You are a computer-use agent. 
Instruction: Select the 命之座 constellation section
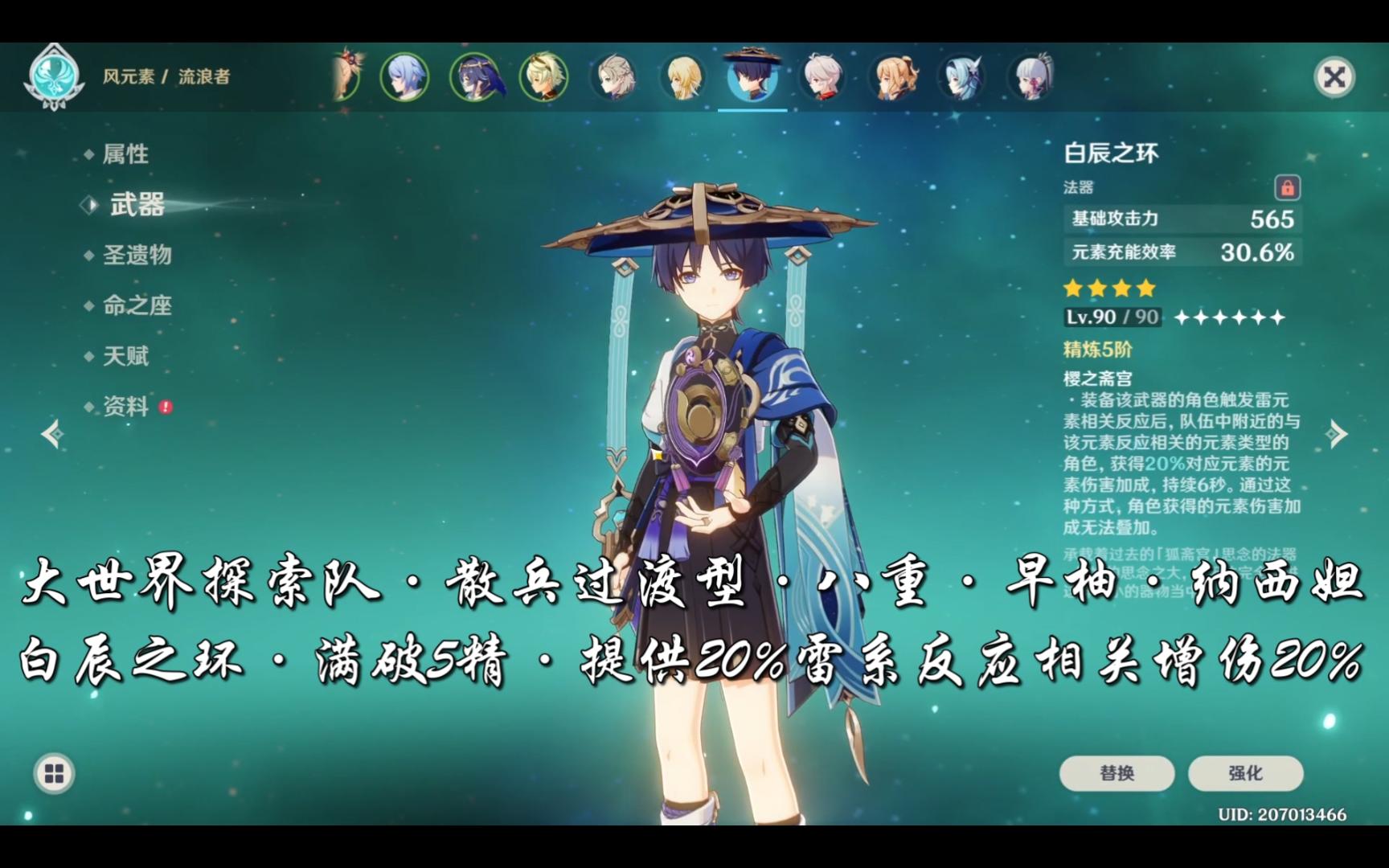(x=137, y=306)
